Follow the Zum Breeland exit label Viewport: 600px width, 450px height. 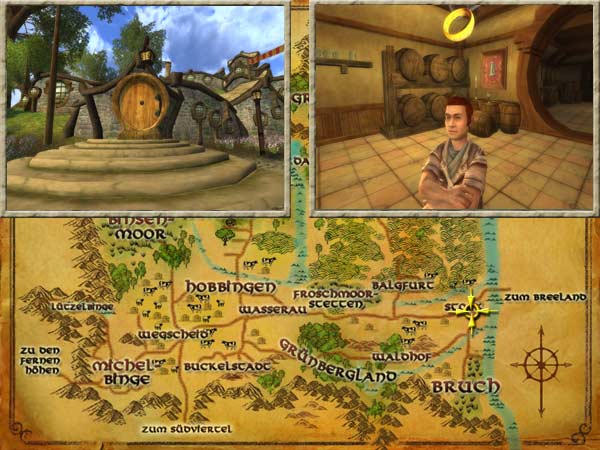point(543,297)
